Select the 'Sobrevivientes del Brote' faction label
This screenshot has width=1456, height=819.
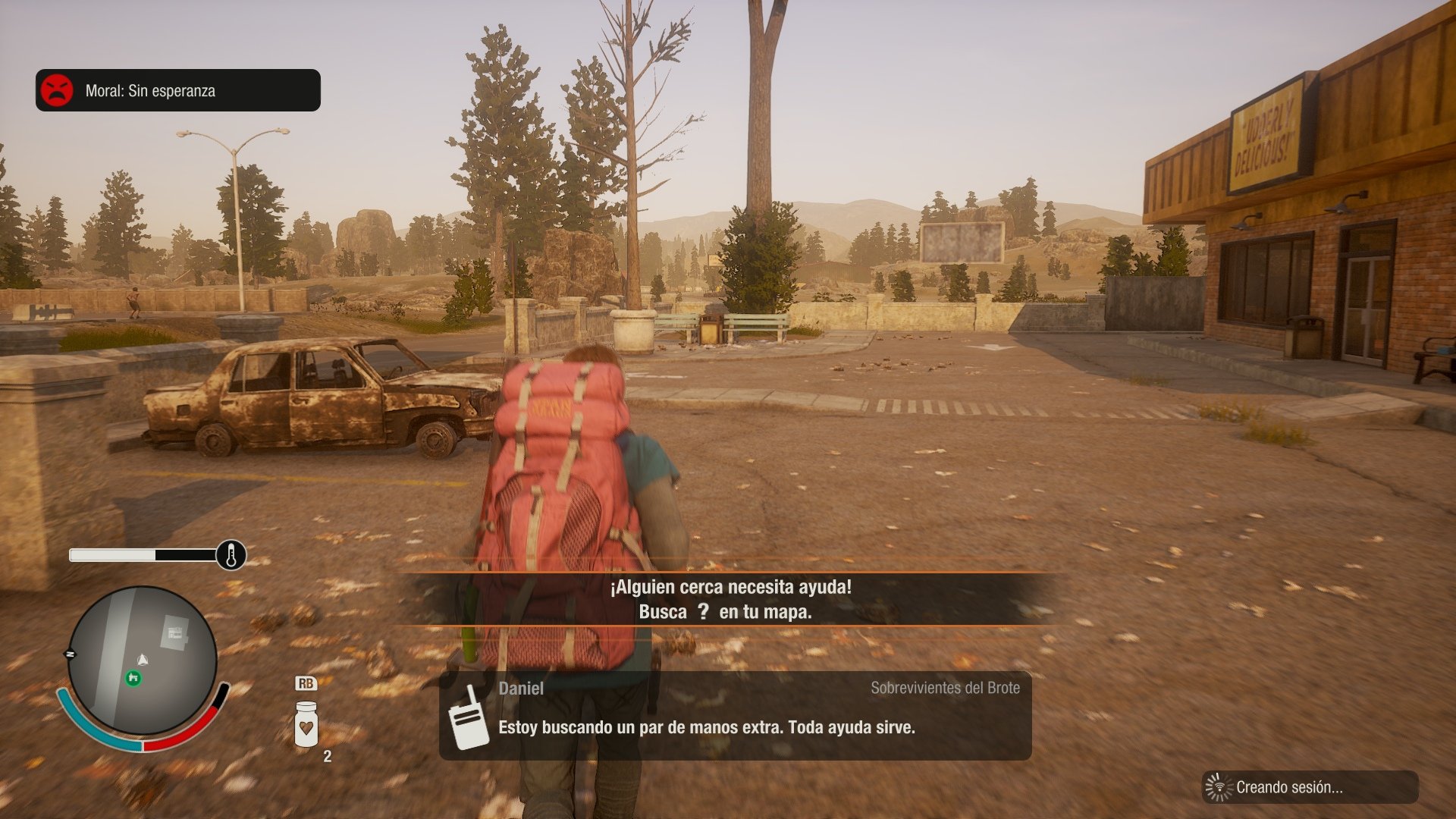pyautogui.click(x=945, y=689)
